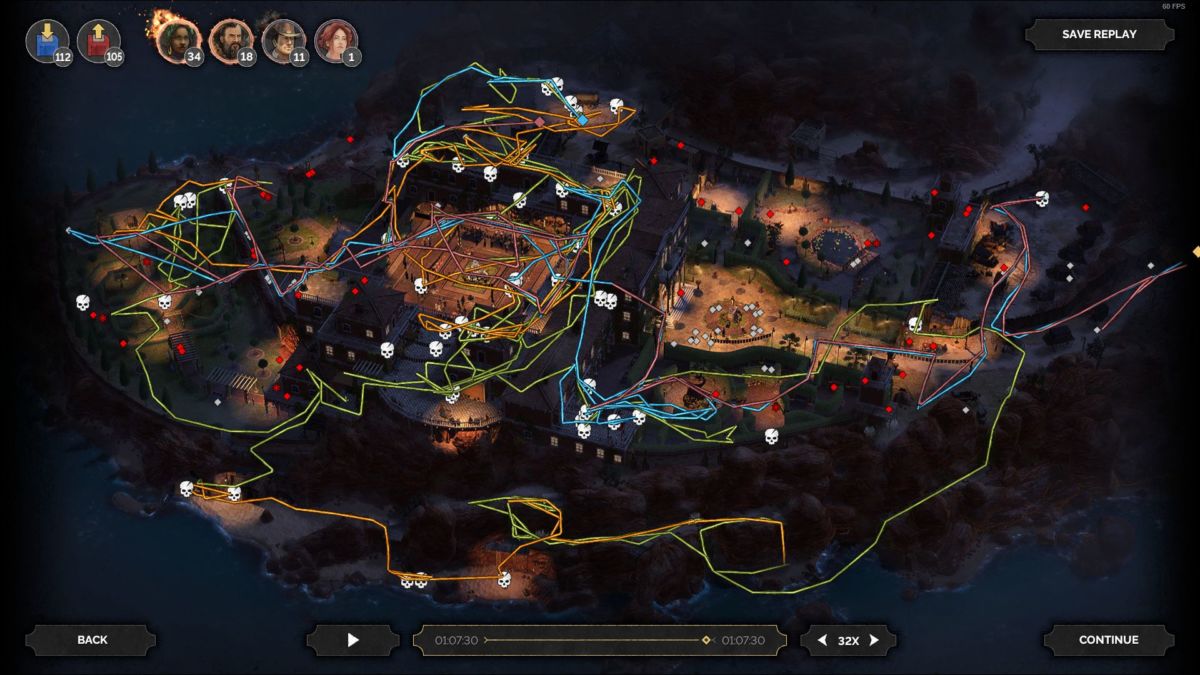Toggle the bearded man portrait showing 18
The image size is (1200, 675).
point(230,41)
